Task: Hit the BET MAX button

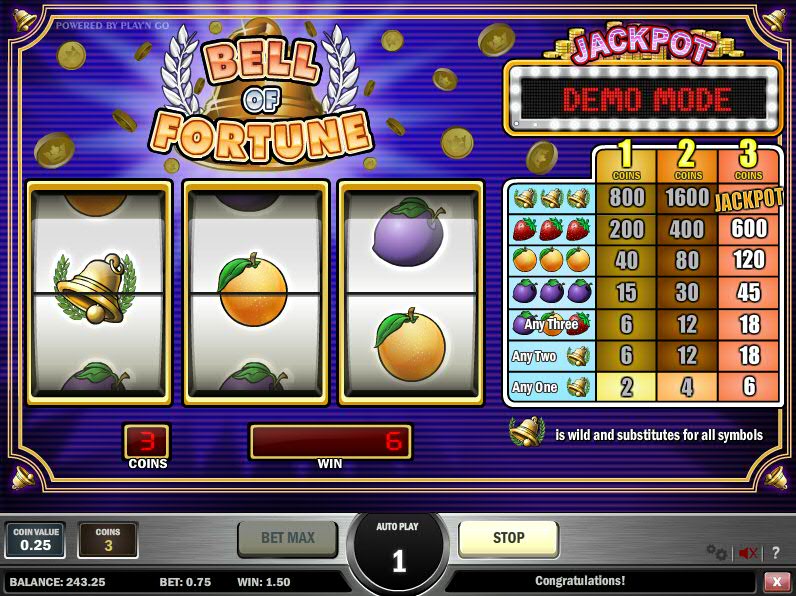Action: [x=288, y=538]
